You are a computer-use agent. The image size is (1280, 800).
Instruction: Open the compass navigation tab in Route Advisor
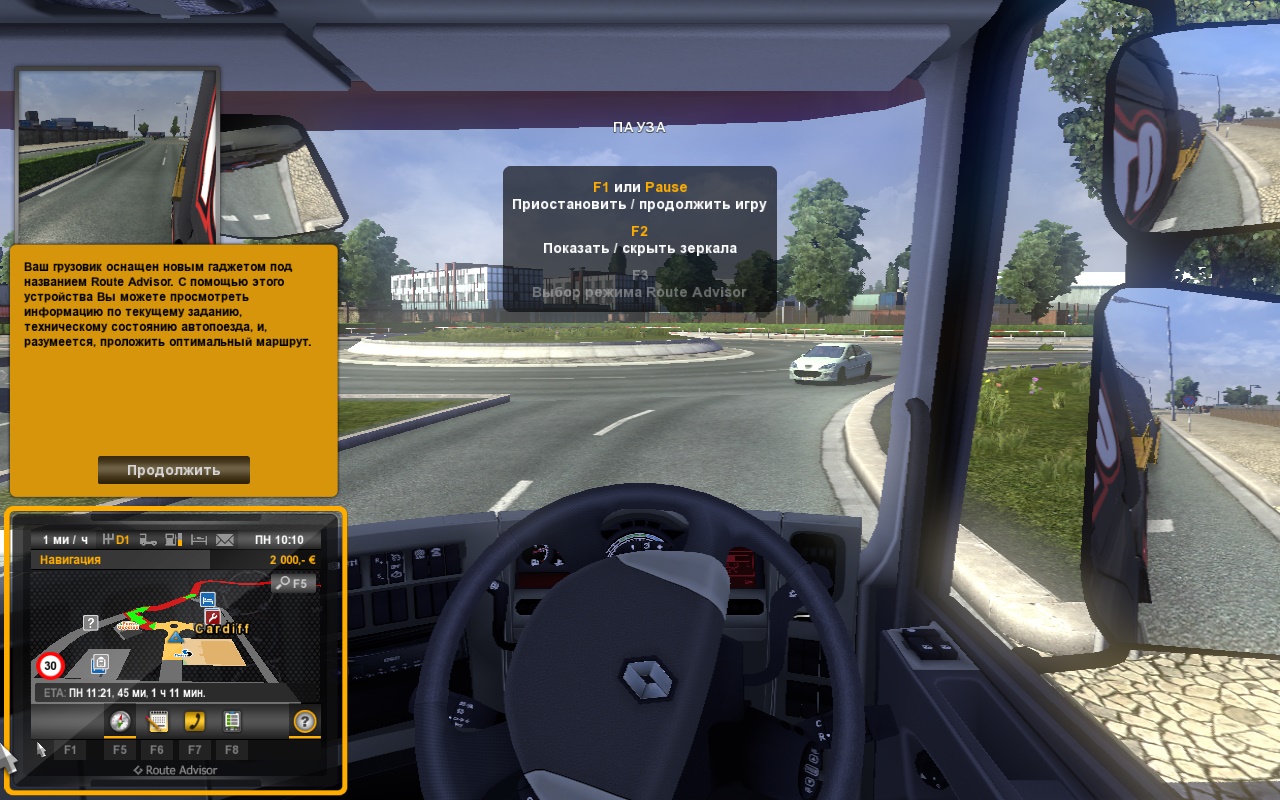pyautogui.click(x=120, y=721)
